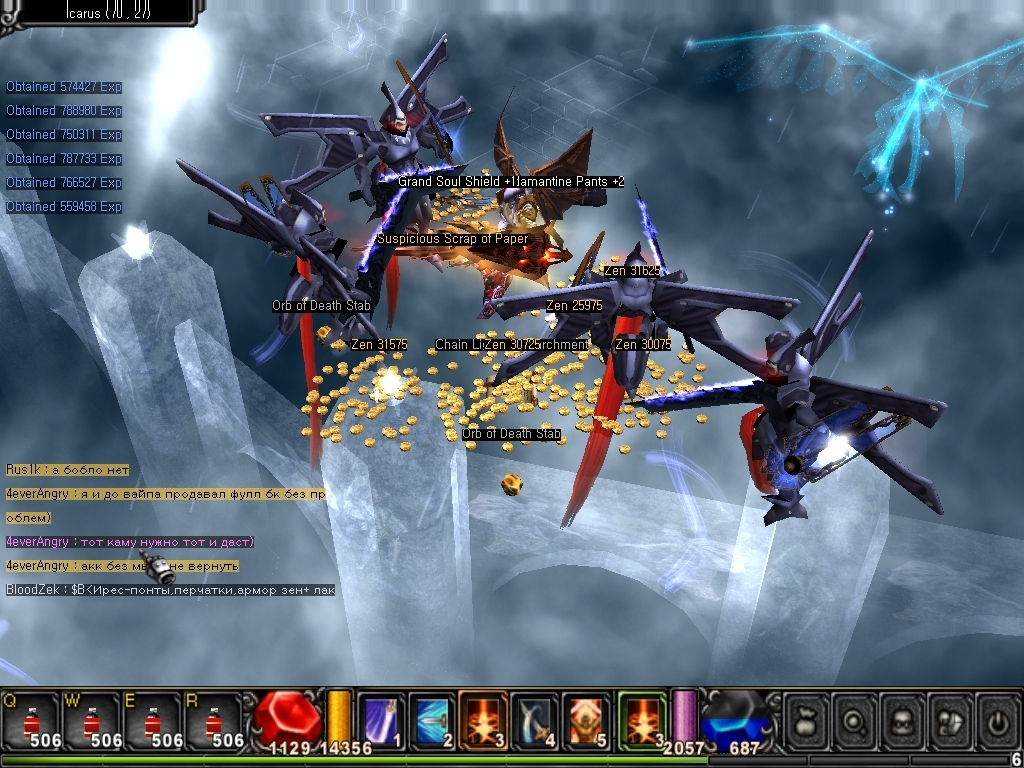This screenshot has height=768, width=1024.
Task: Open the bag-shaped inventory button
Action: [x=806, y=720]
